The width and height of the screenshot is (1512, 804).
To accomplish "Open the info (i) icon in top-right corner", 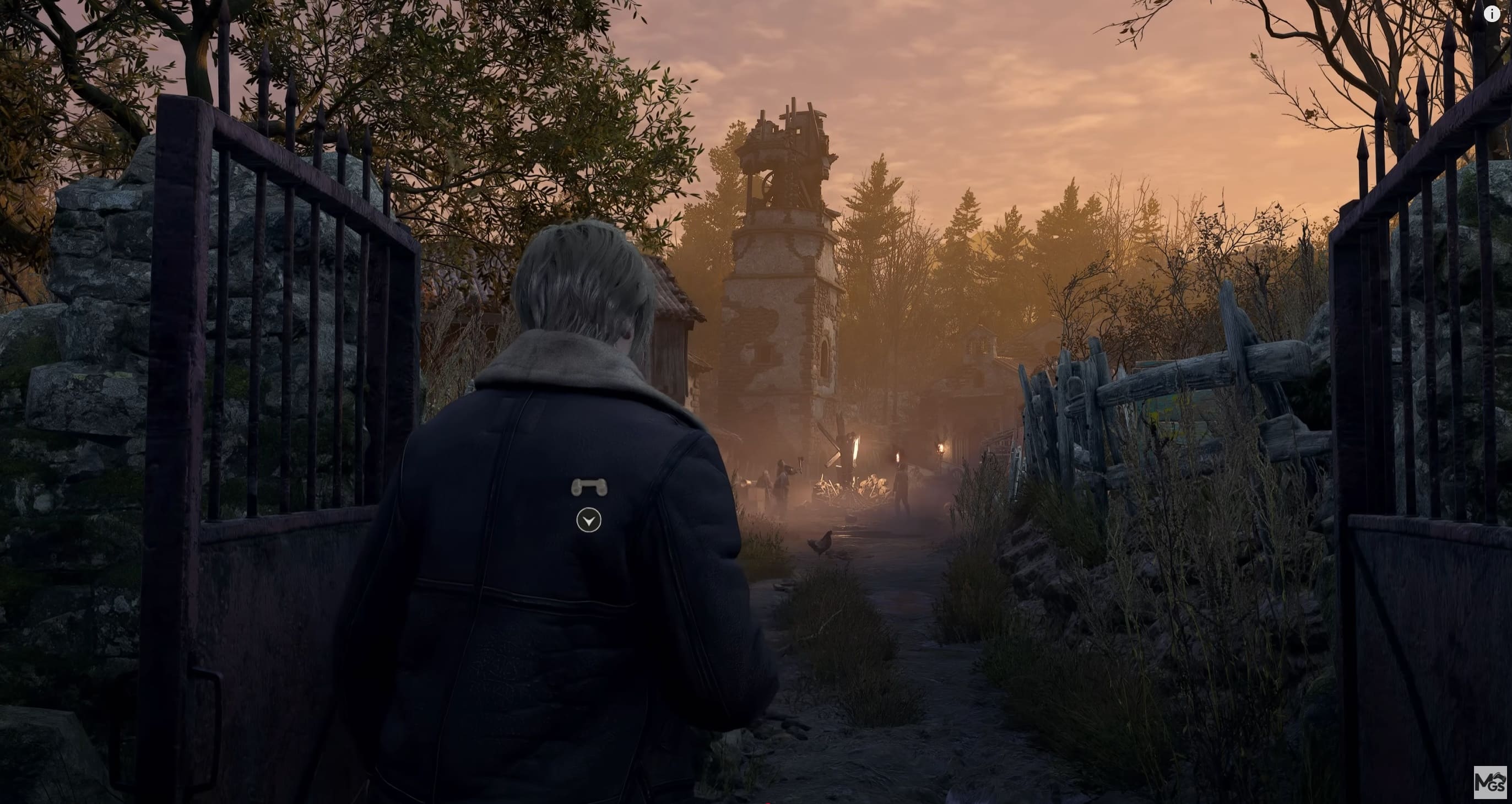I will [x=1491, y=14].
